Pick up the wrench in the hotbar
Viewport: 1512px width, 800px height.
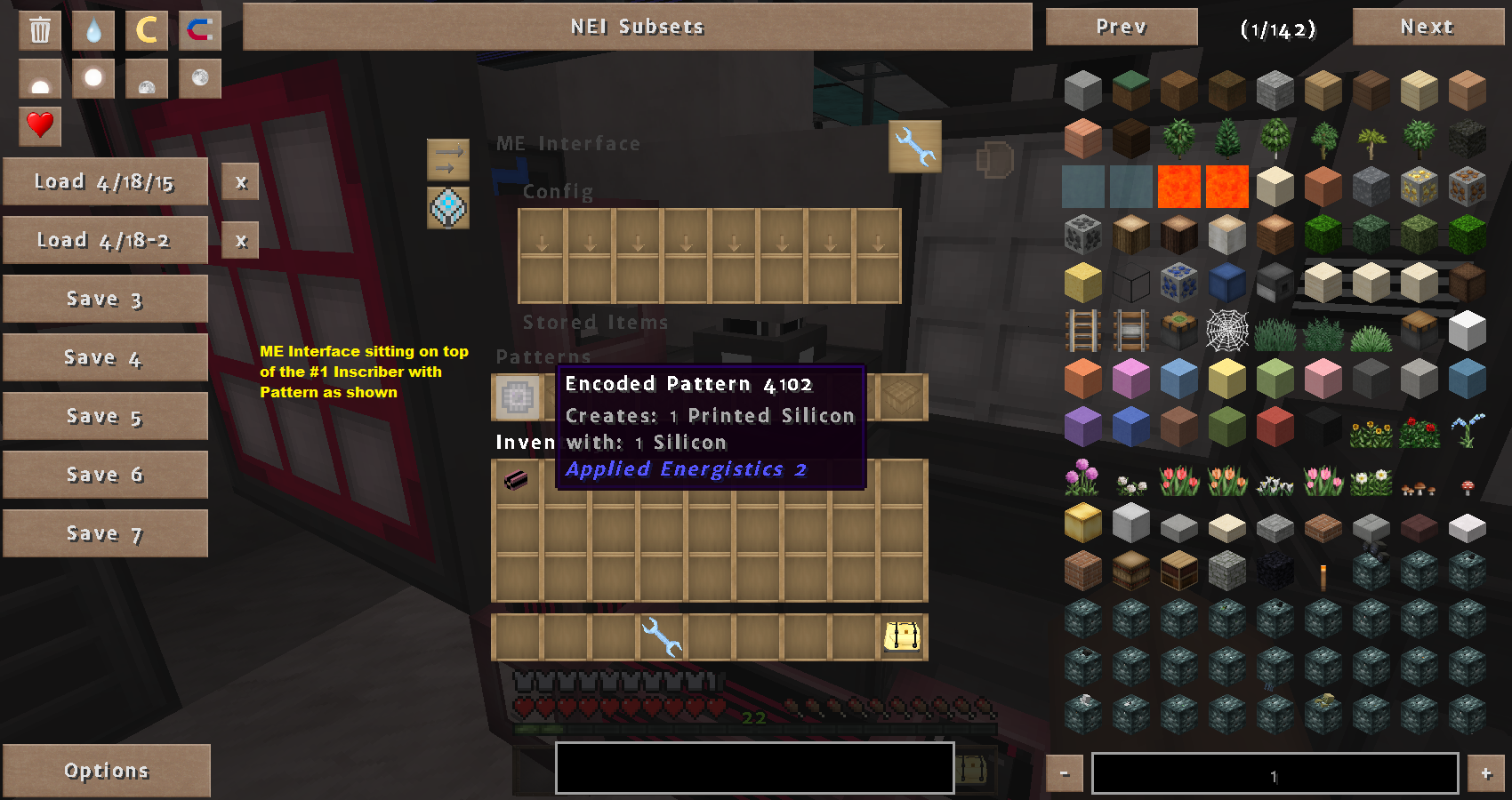[x=662, y=636]
